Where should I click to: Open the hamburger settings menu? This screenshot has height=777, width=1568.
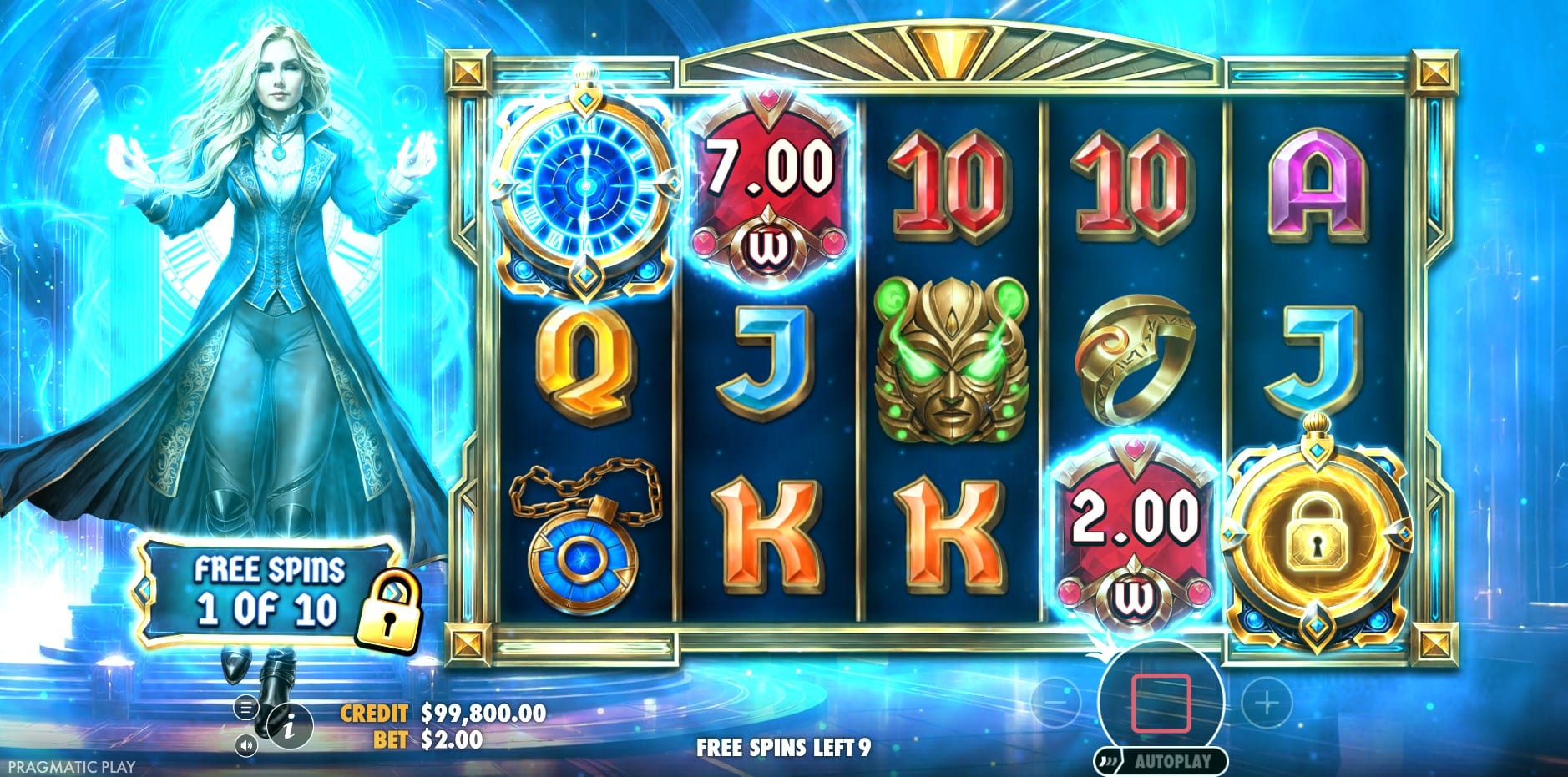(x=245, y=709)
